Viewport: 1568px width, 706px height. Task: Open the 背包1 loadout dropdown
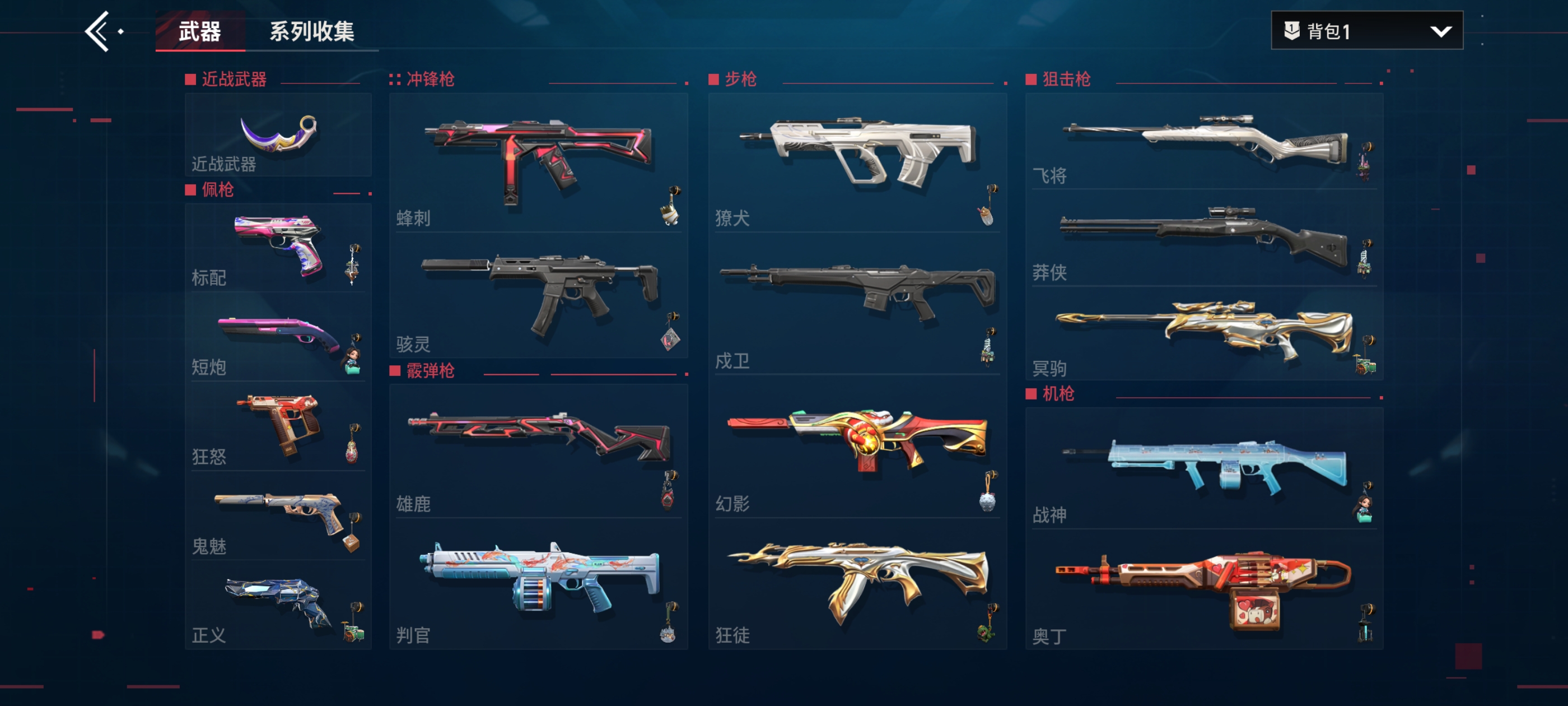click(1366, 30)
